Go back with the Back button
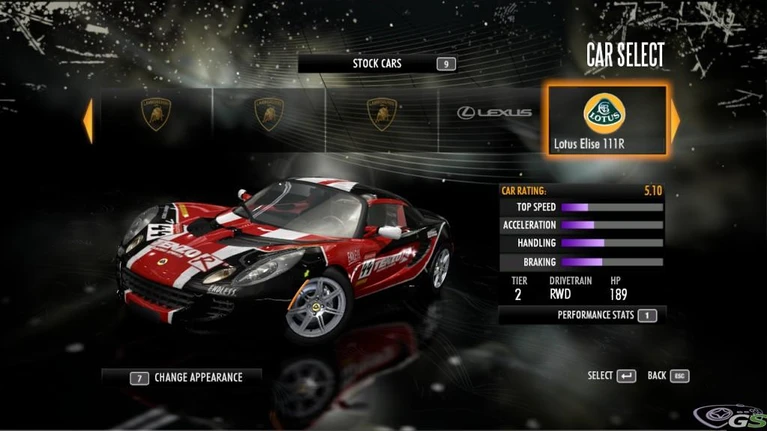The image size is (767, 431). click(x=668, y=376)
